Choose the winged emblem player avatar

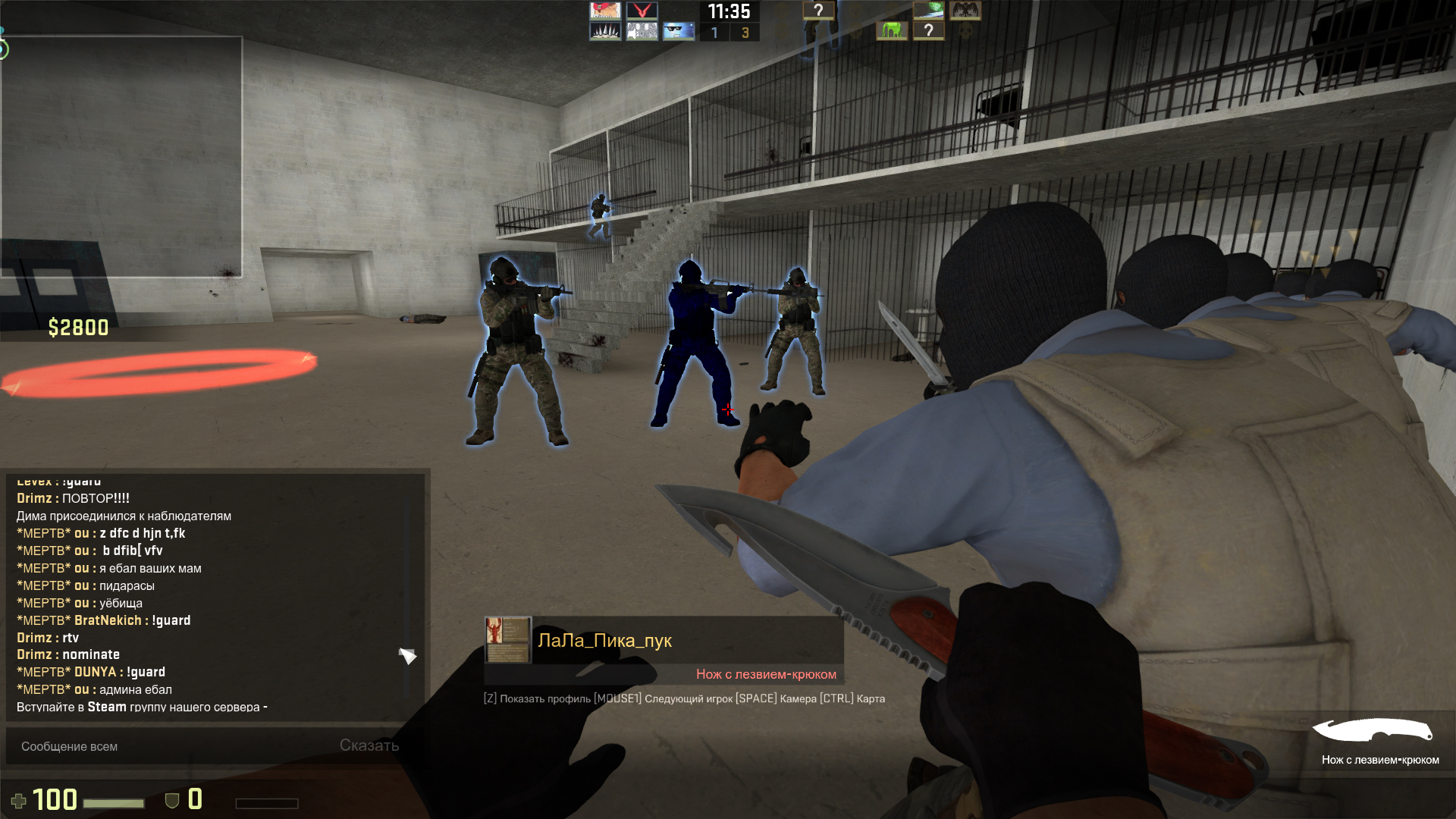965,11
